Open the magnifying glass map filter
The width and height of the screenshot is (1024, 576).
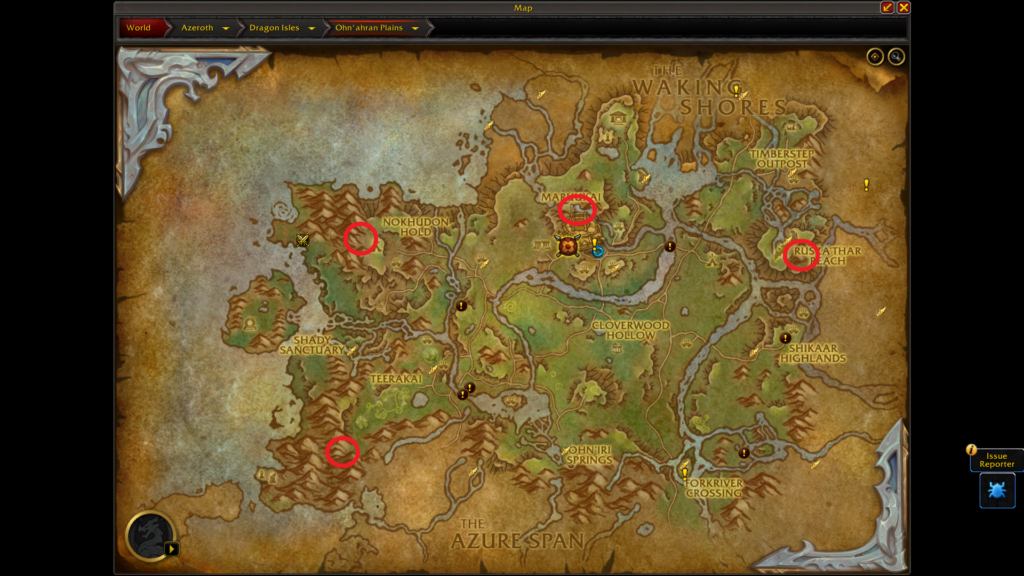coord(896,56)
